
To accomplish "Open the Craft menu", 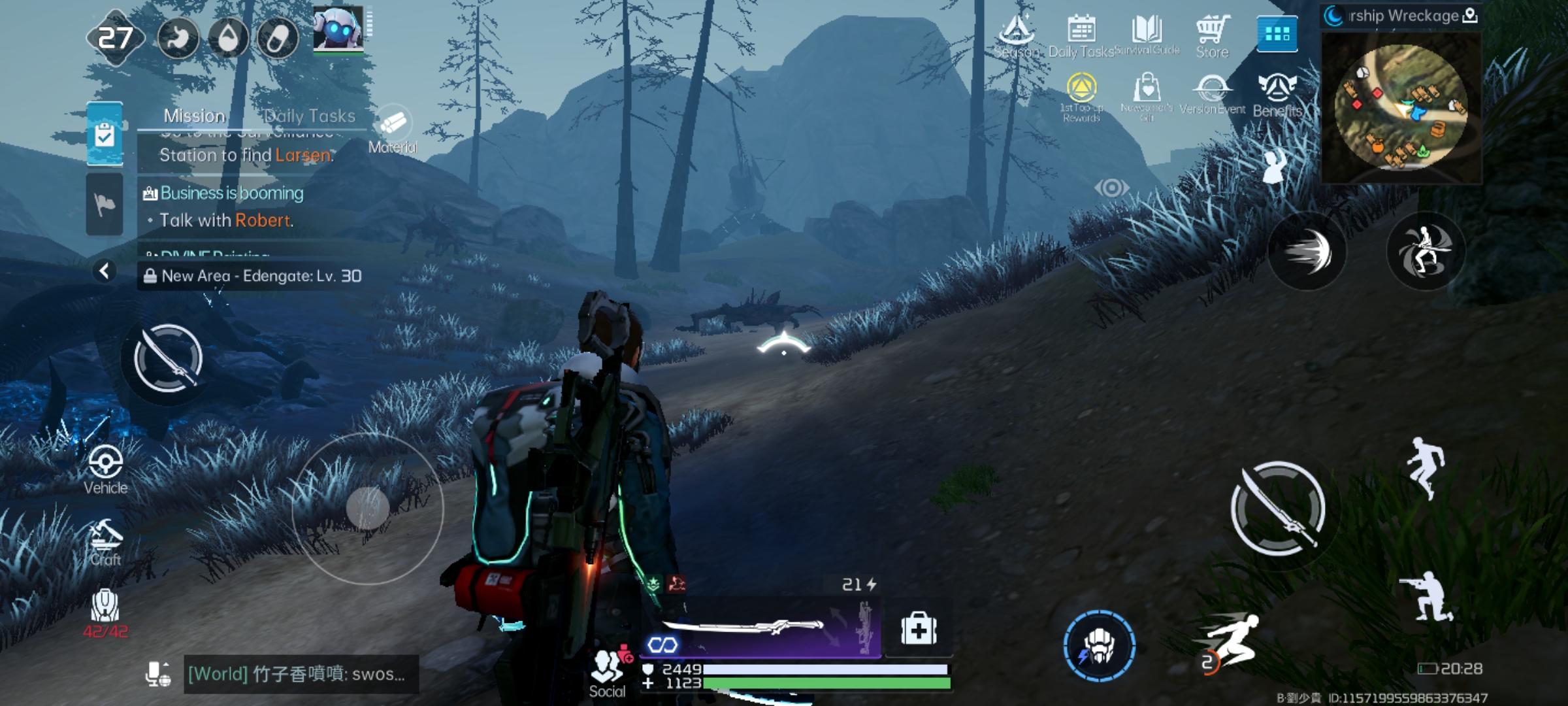I will pos(105,543).
